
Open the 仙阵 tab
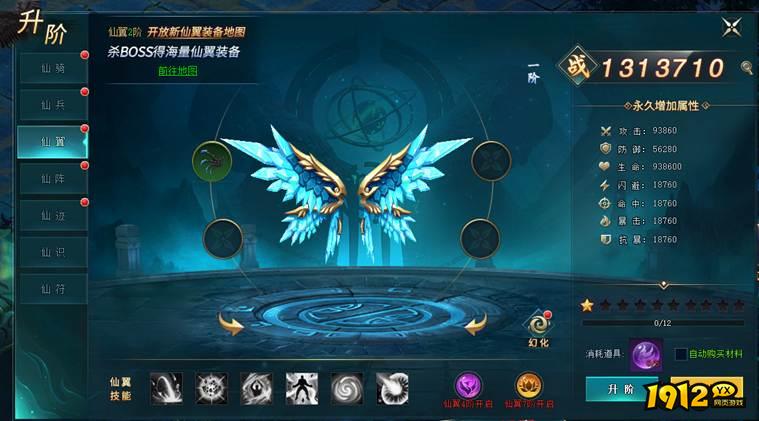52,179
